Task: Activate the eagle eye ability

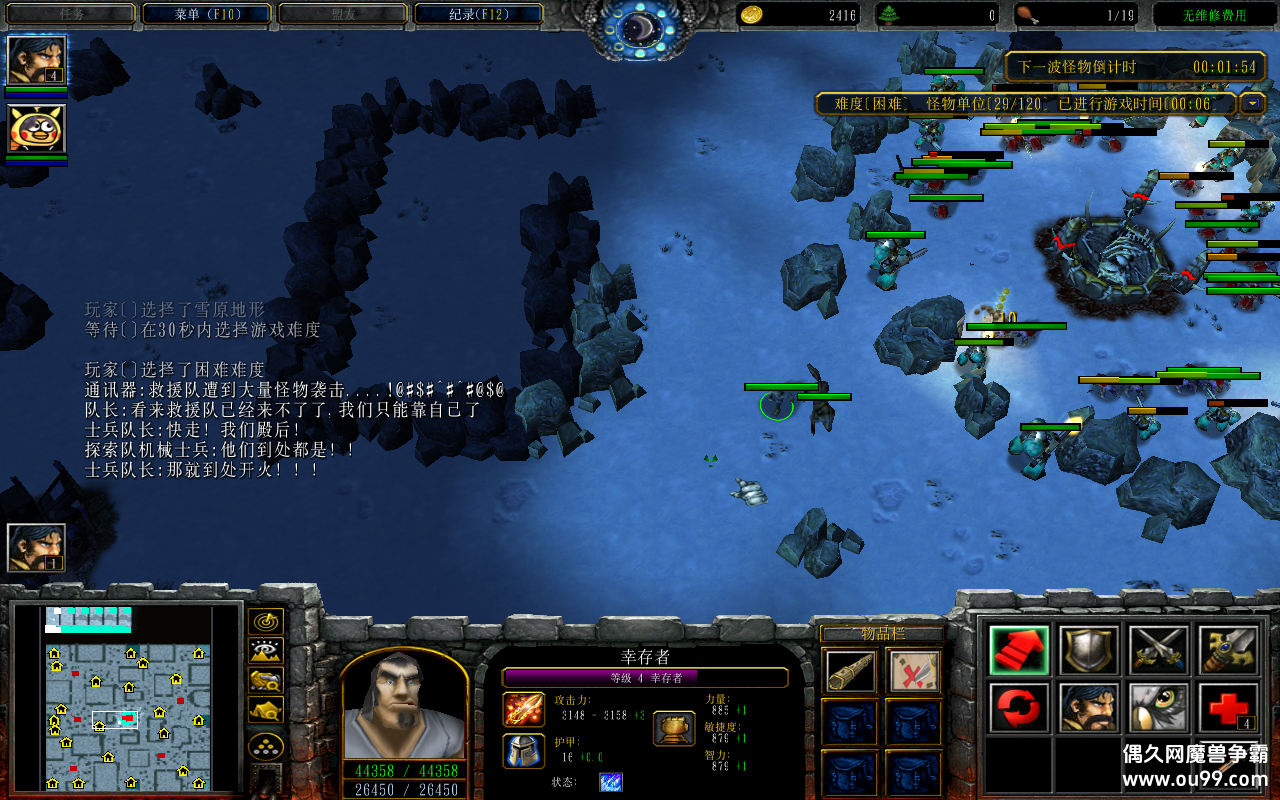Action: tap(1158, 708)
